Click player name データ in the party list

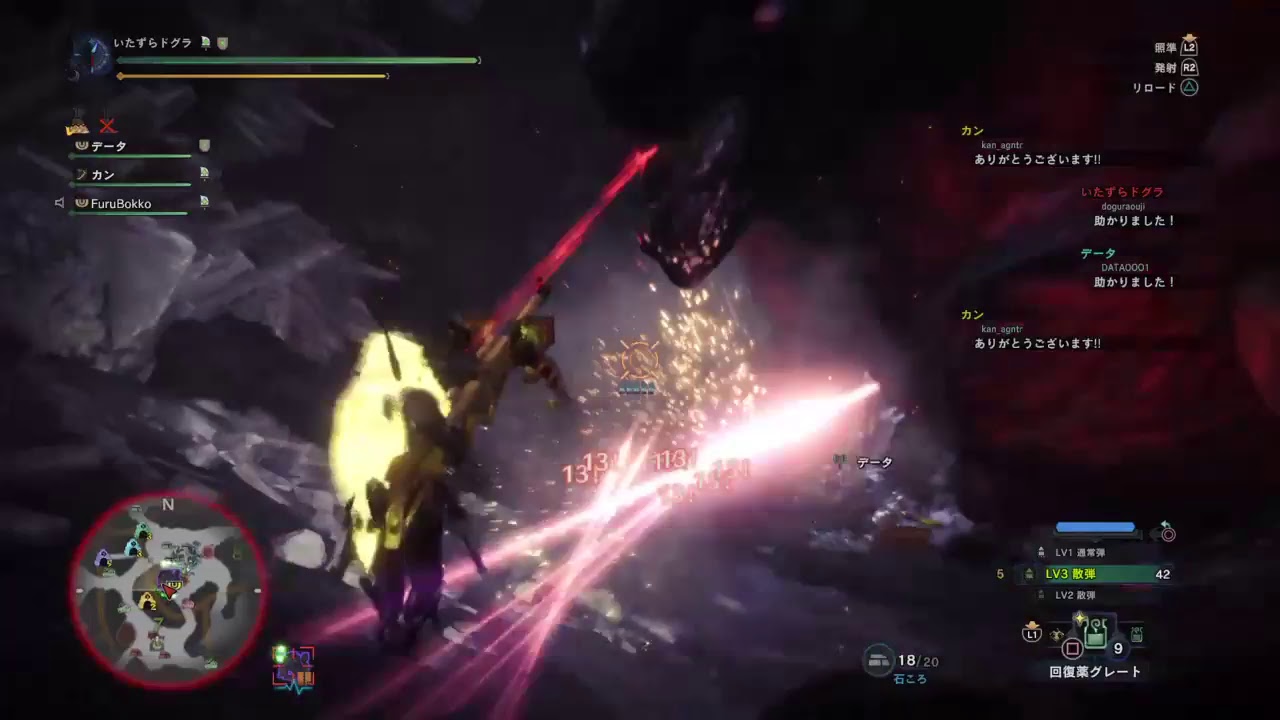point(106,146)
